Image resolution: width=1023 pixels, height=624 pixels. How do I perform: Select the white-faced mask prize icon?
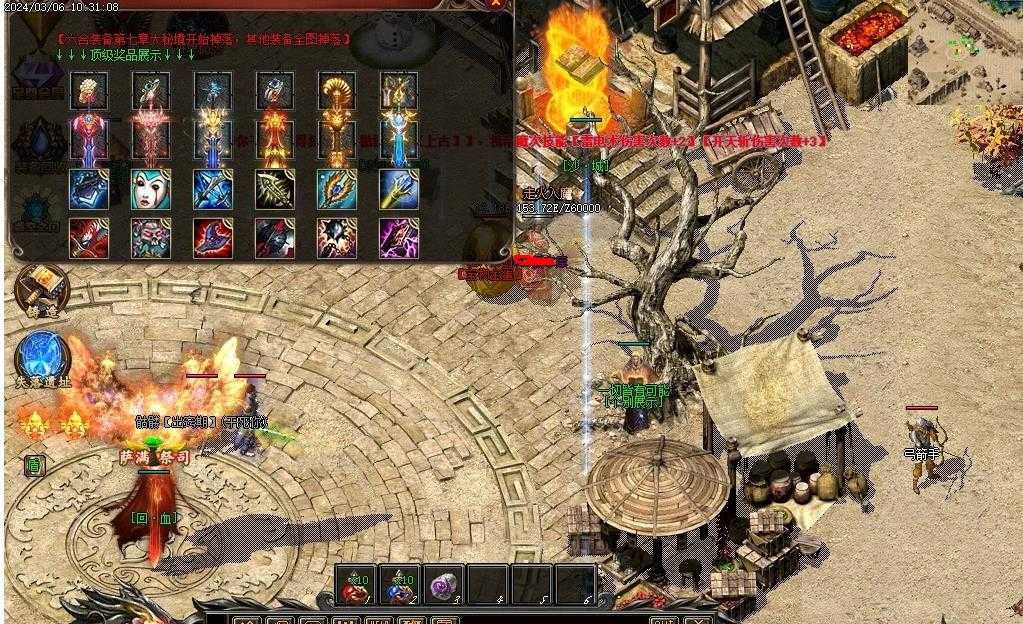click(x=150, y=189)
